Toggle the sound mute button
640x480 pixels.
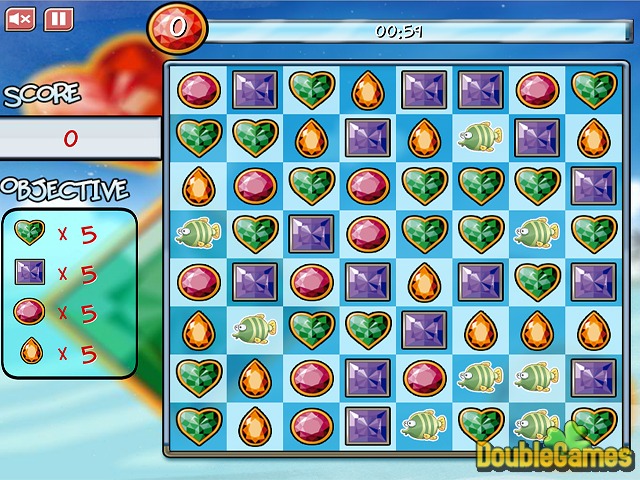pos(21,18)
